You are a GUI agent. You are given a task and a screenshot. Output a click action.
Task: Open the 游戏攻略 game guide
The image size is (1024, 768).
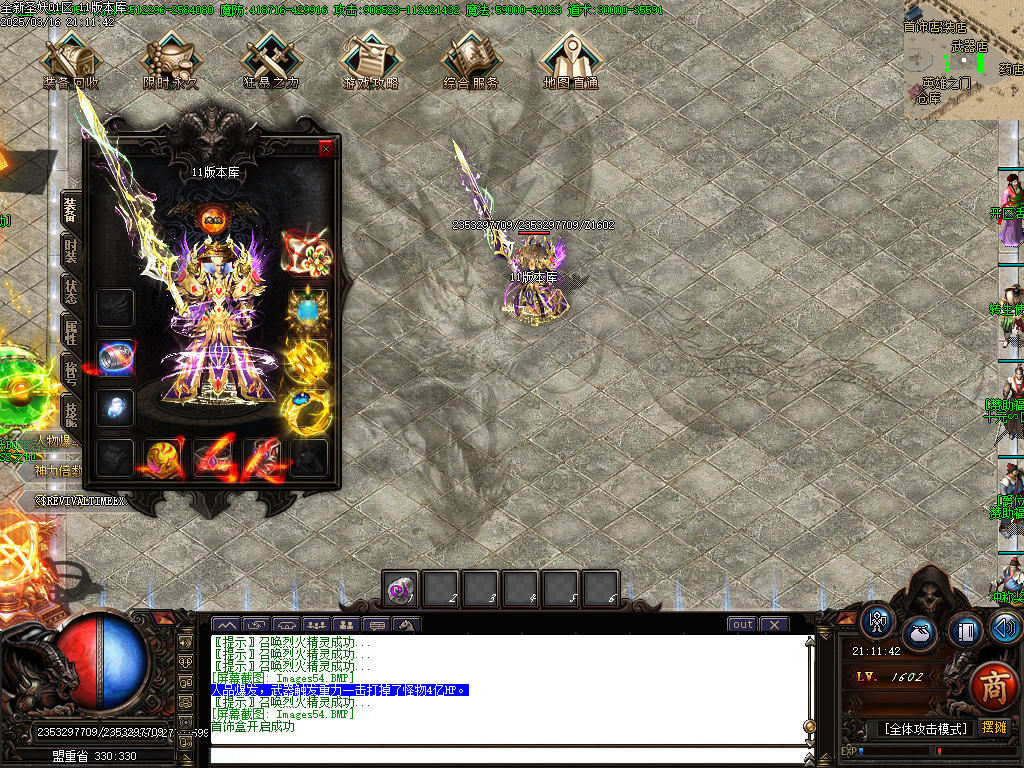[371, 60]
